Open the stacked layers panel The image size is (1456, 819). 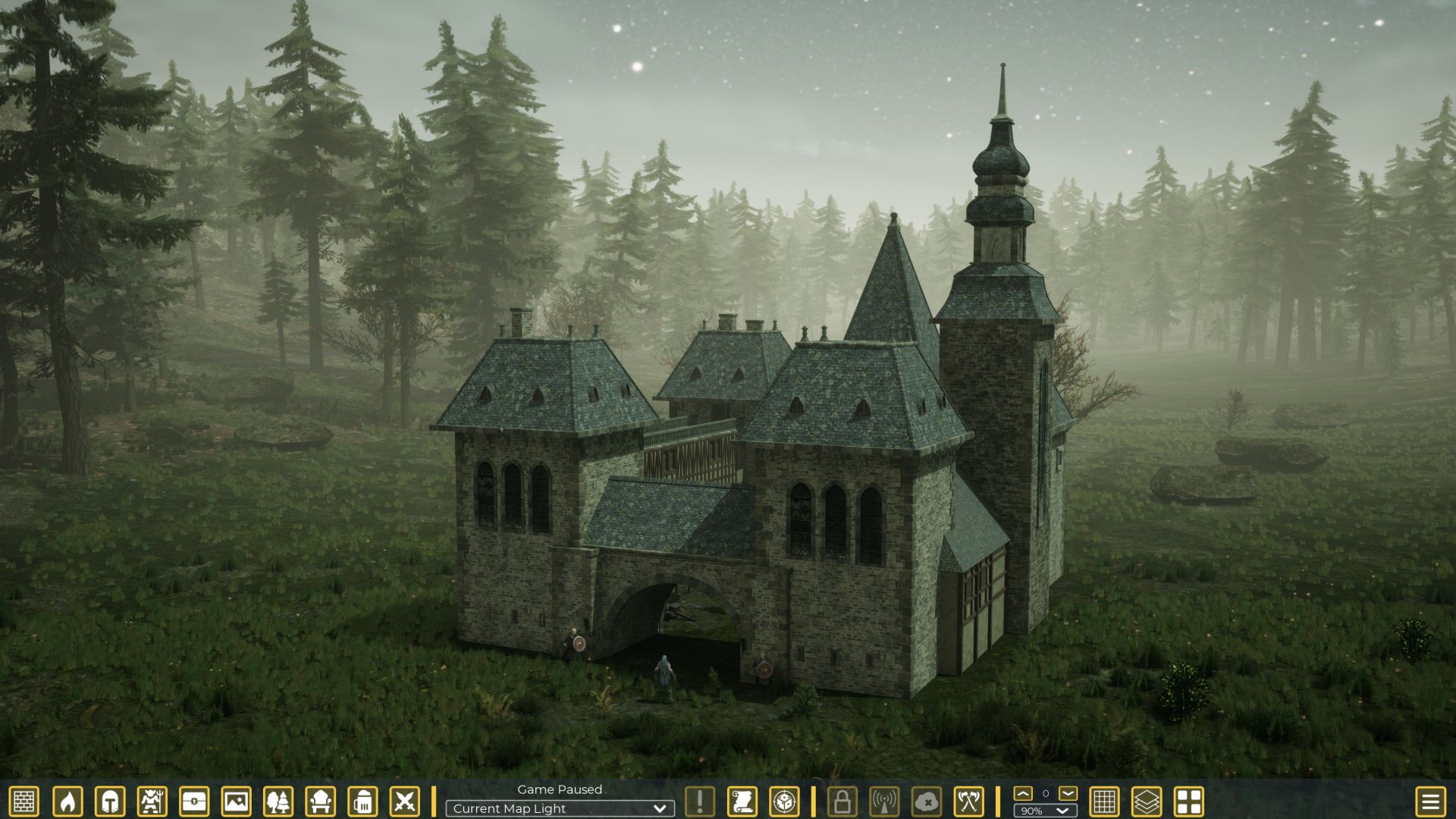[1147, 802]
